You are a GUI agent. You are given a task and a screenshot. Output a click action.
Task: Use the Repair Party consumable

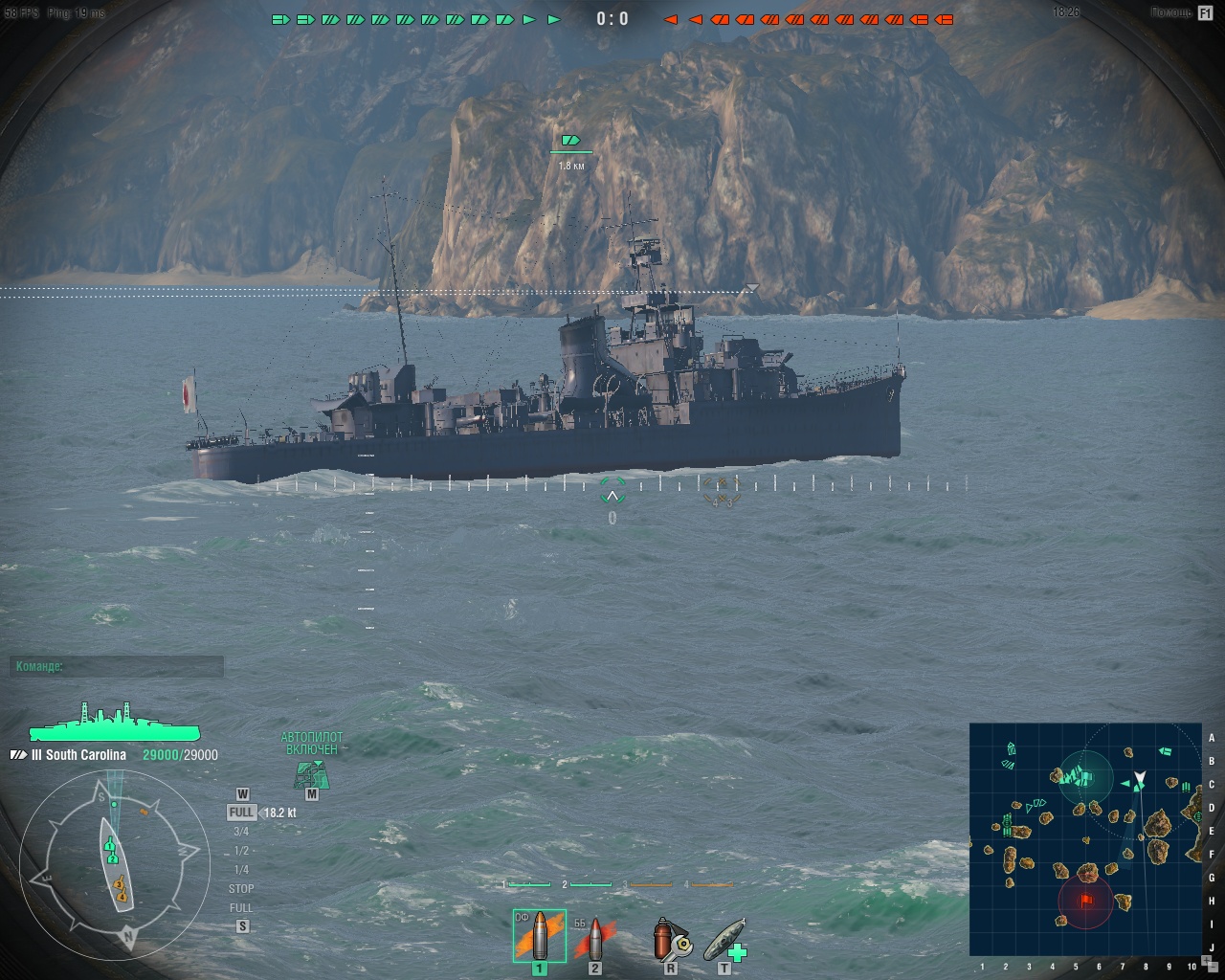click(724, 940)
